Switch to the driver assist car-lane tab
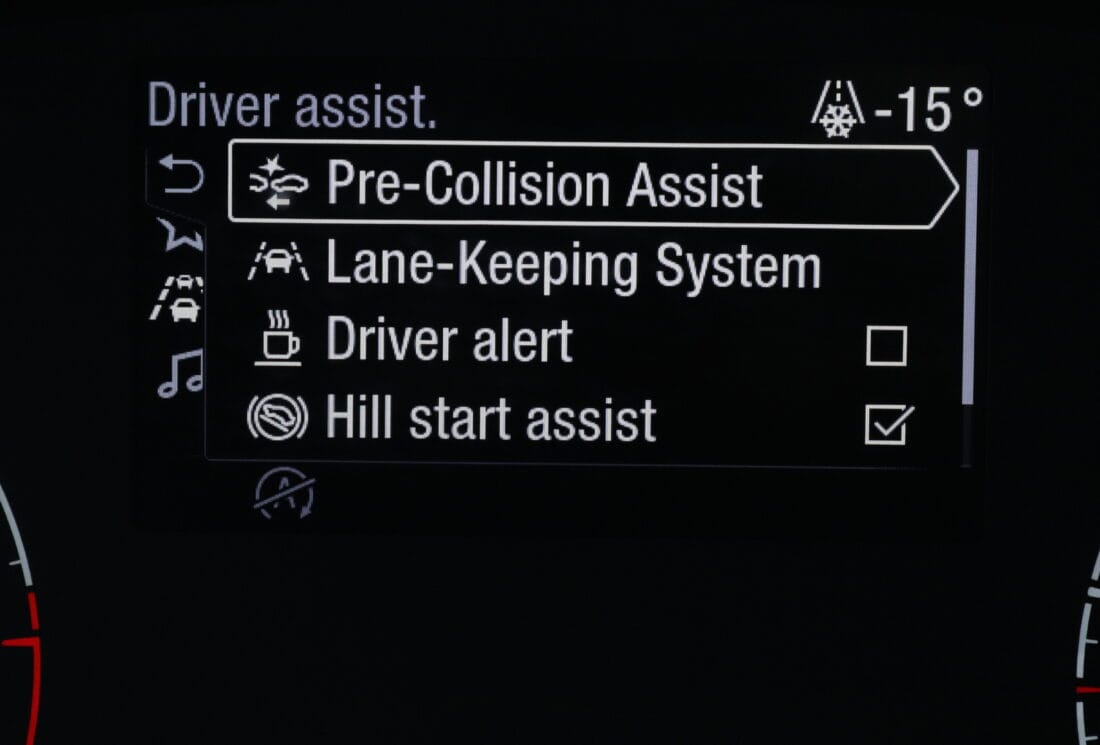The width and height of the screenshot is (1100, 745). tap(180, 298)
